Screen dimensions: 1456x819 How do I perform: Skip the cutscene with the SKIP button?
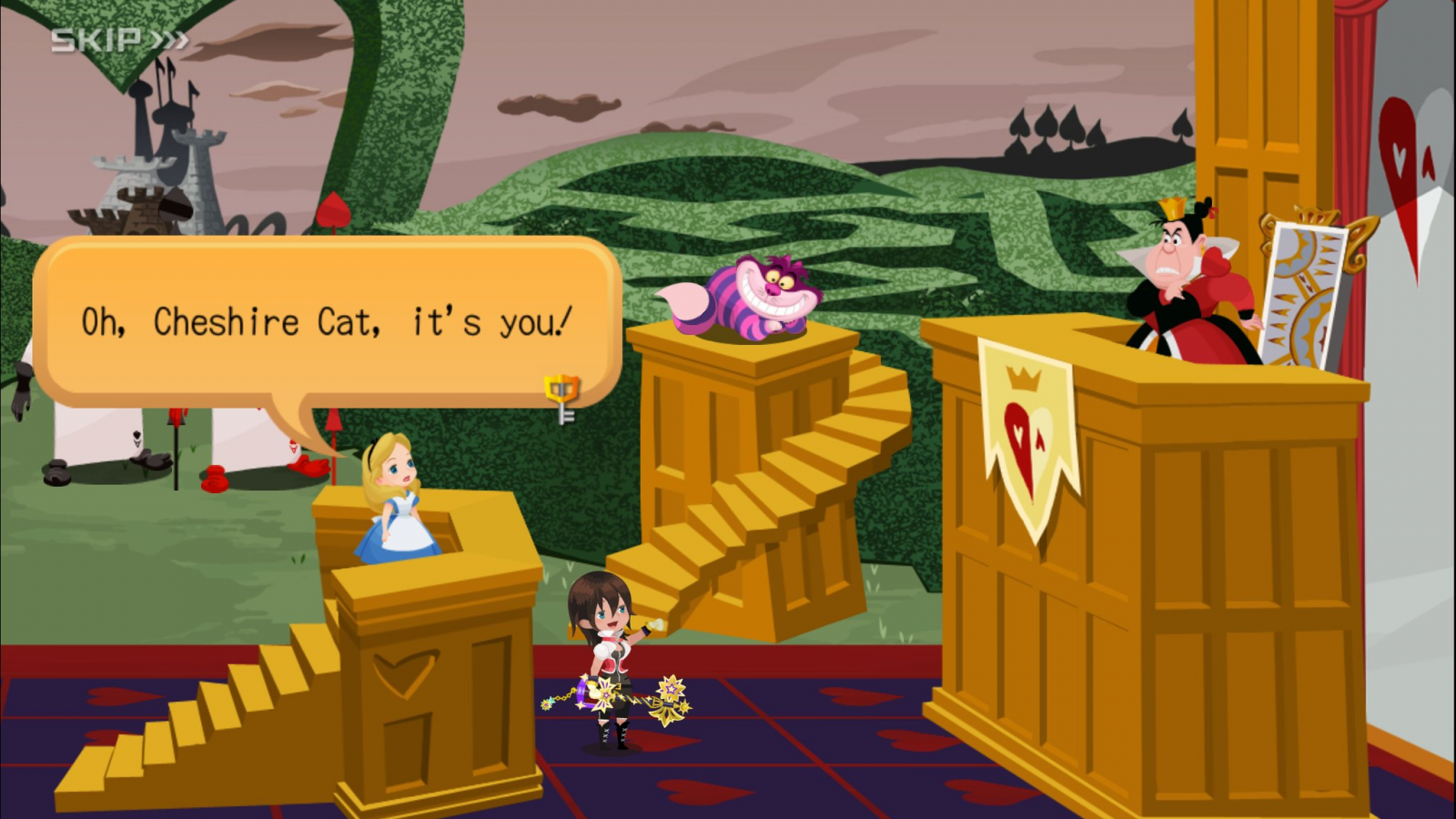(x=119, y=40)
